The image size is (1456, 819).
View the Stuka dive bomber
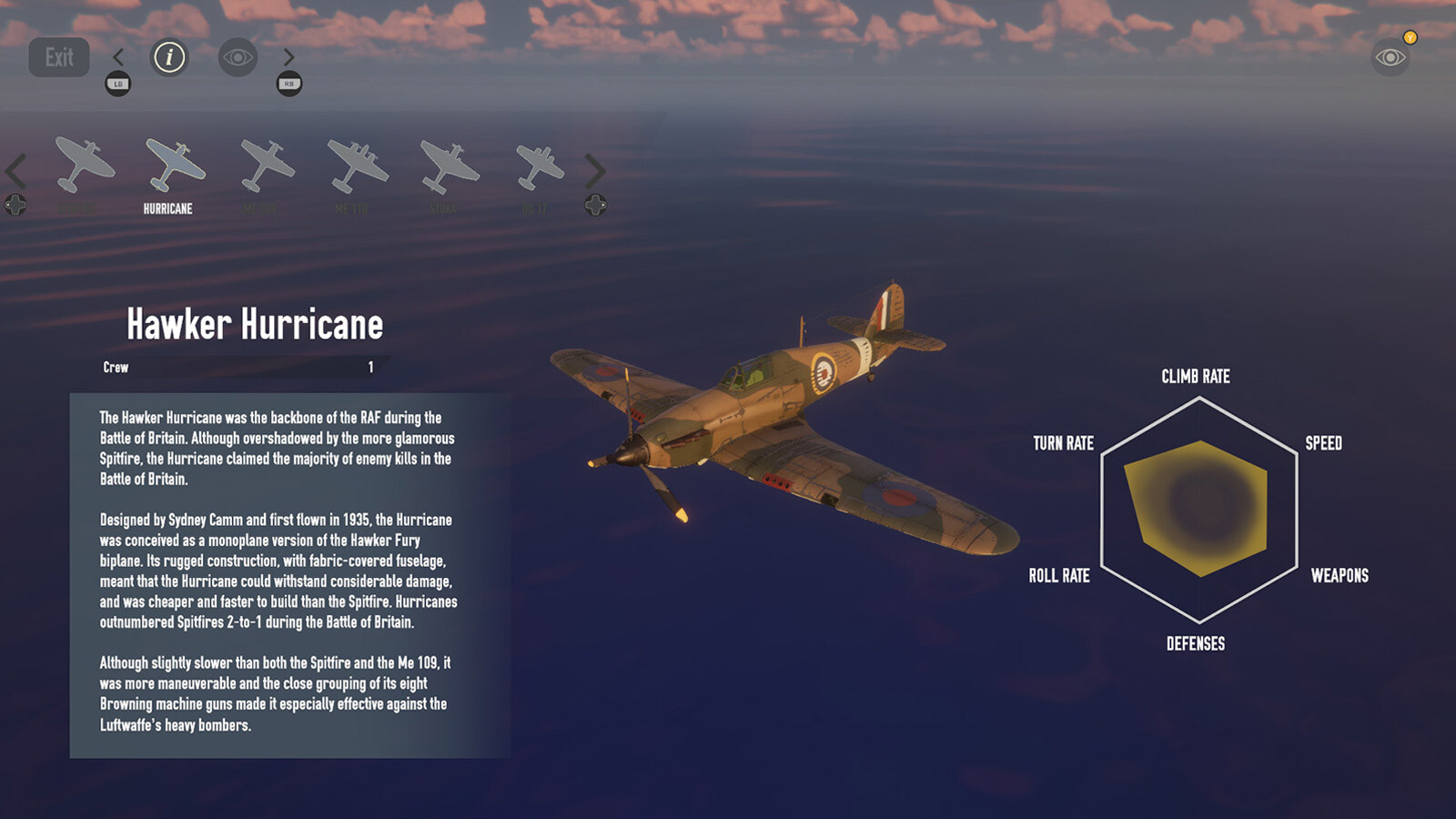(x=449, y=166)
